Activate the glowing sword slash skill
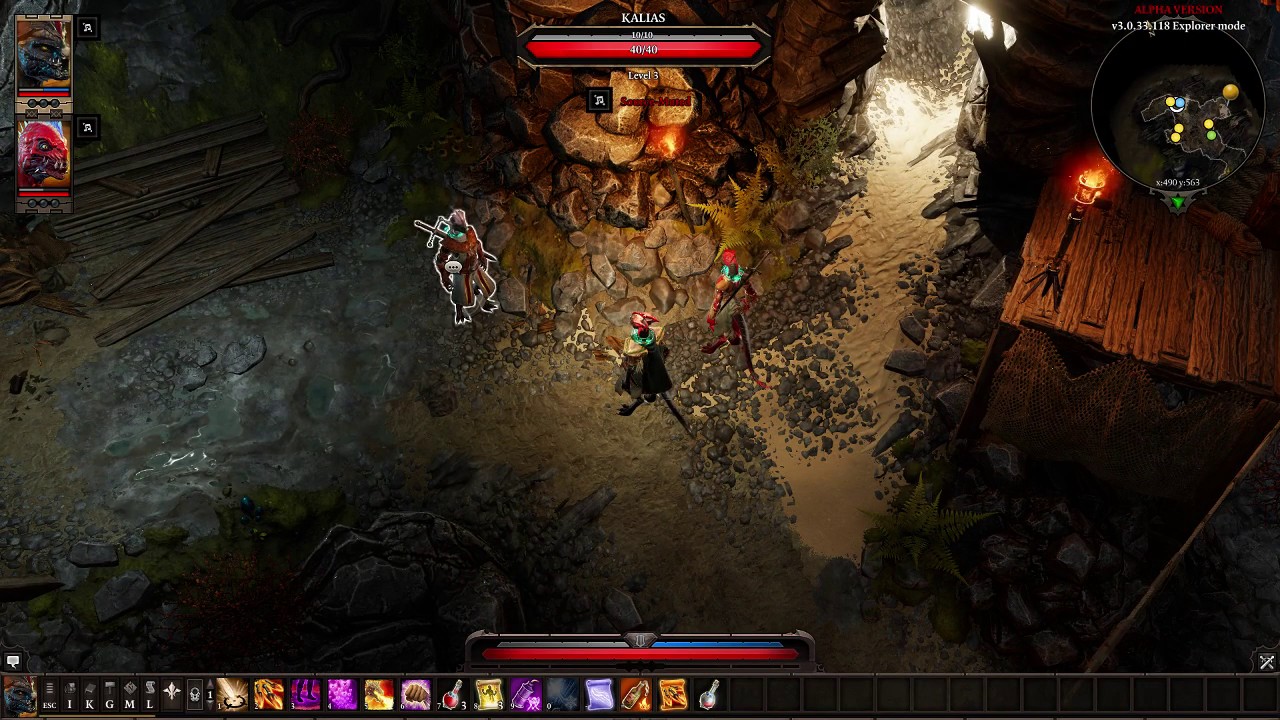 tap(232, 694)
